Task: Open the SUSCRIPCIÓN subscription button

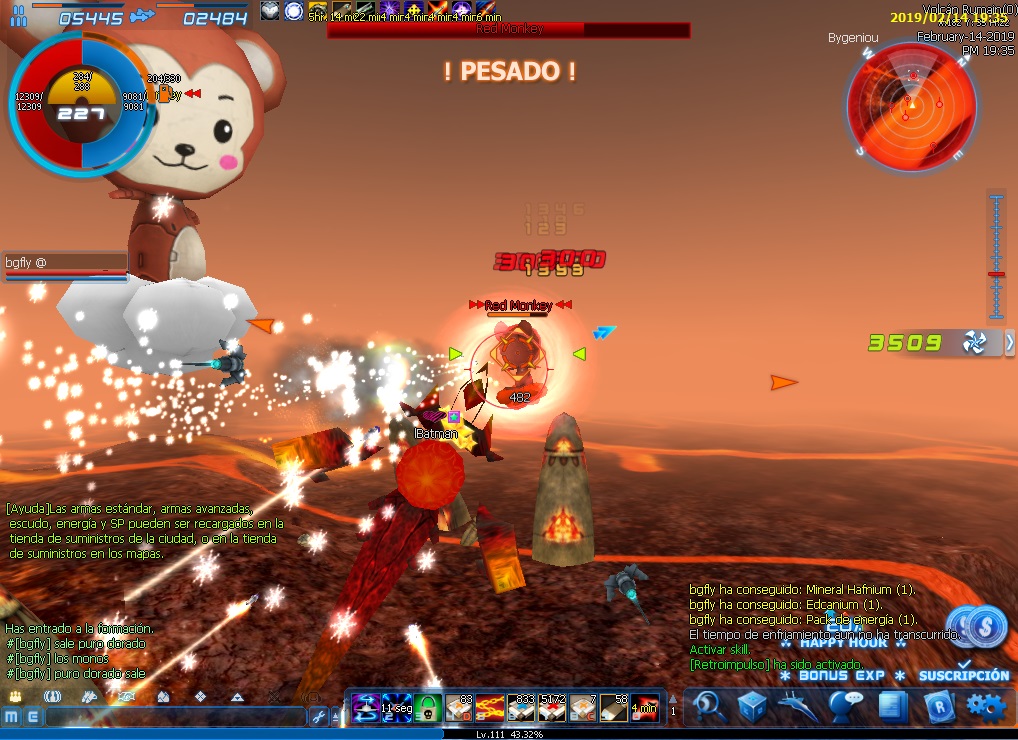Action: point(964,675)
